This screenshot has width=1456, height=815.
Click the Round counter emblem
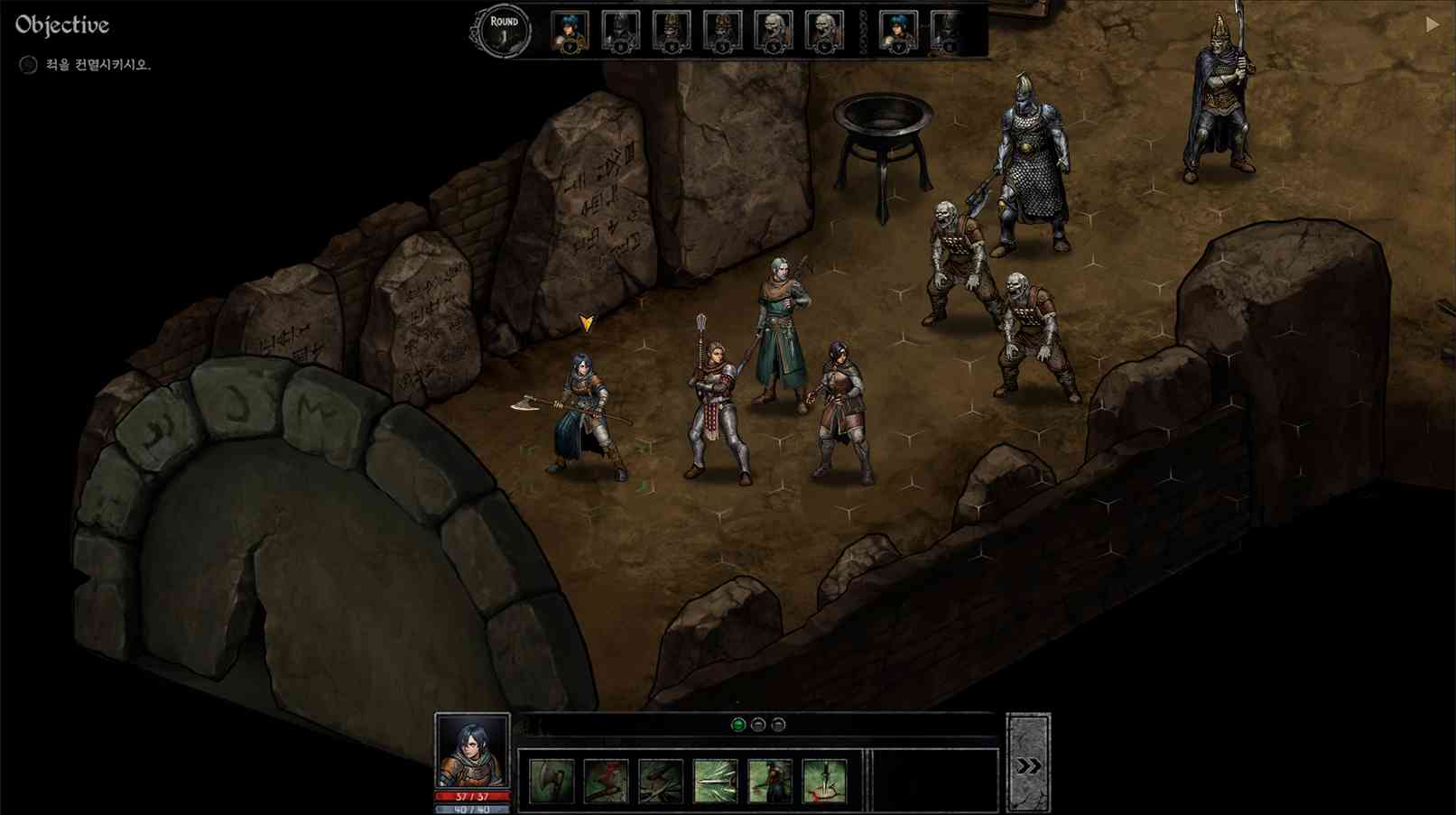coord(504,32)
